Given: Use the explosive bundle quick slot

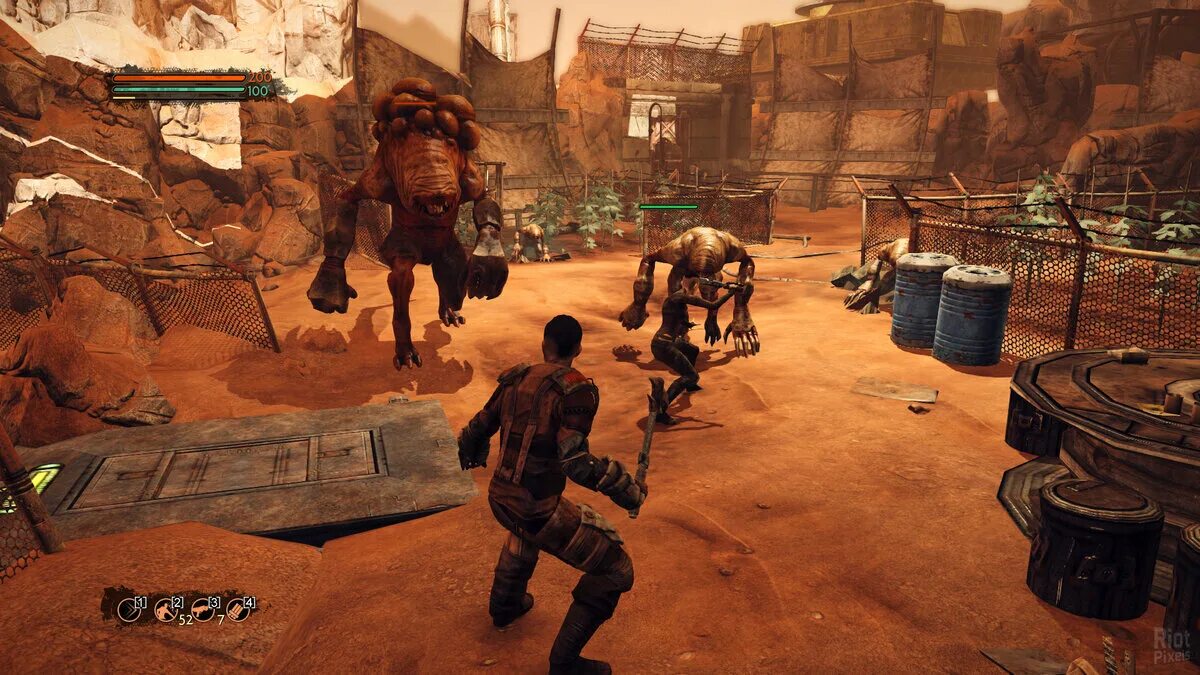Looking at the screenshot, I should pyautogui.click(x=238, y=609).
